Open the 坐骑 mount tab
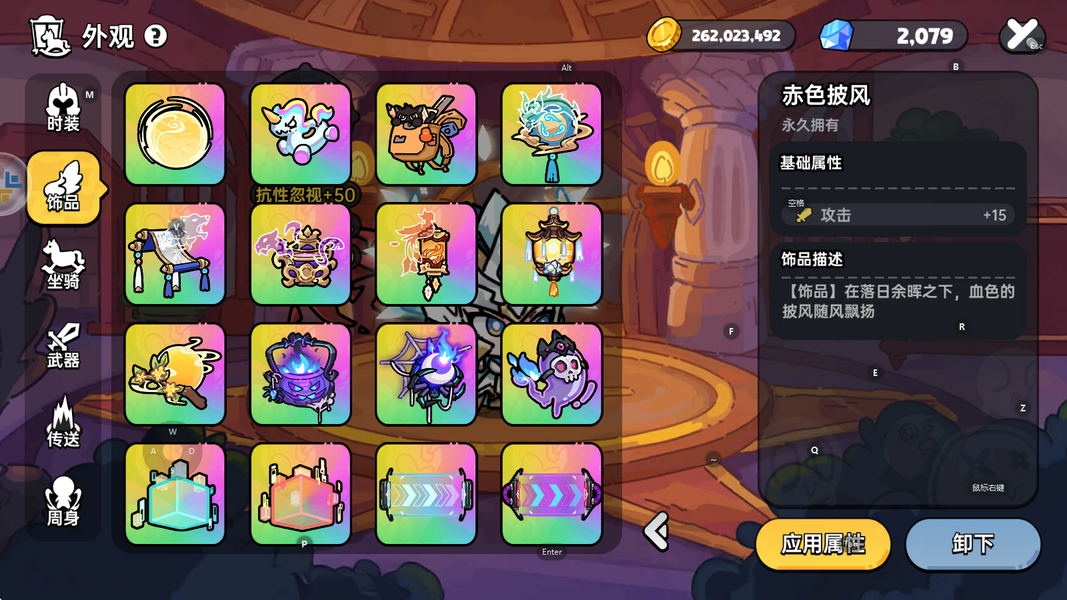The height and width of the screenshot is (600, 1067). tap(63, 266)
